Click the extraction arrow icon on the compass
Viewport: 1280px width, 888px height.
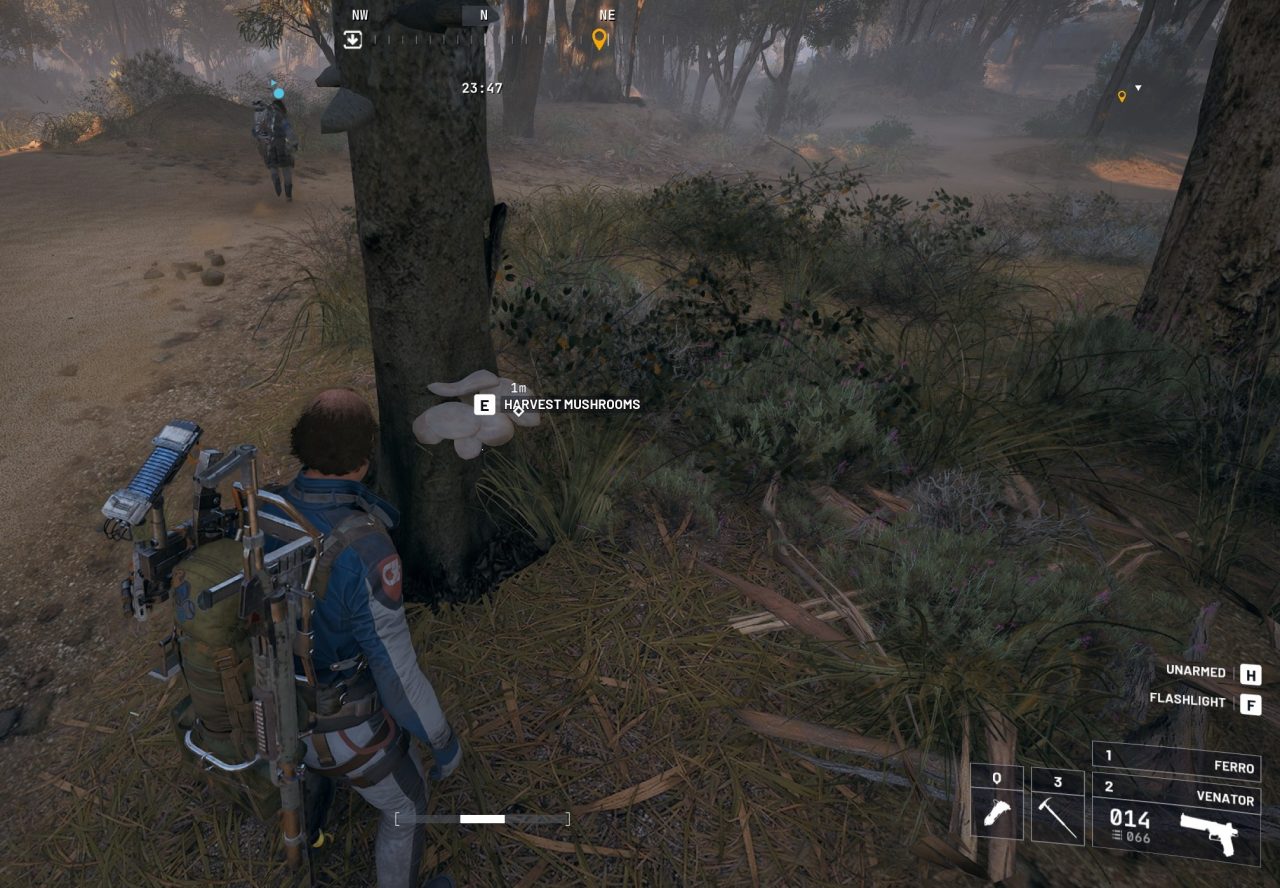(x=352, y=39)
